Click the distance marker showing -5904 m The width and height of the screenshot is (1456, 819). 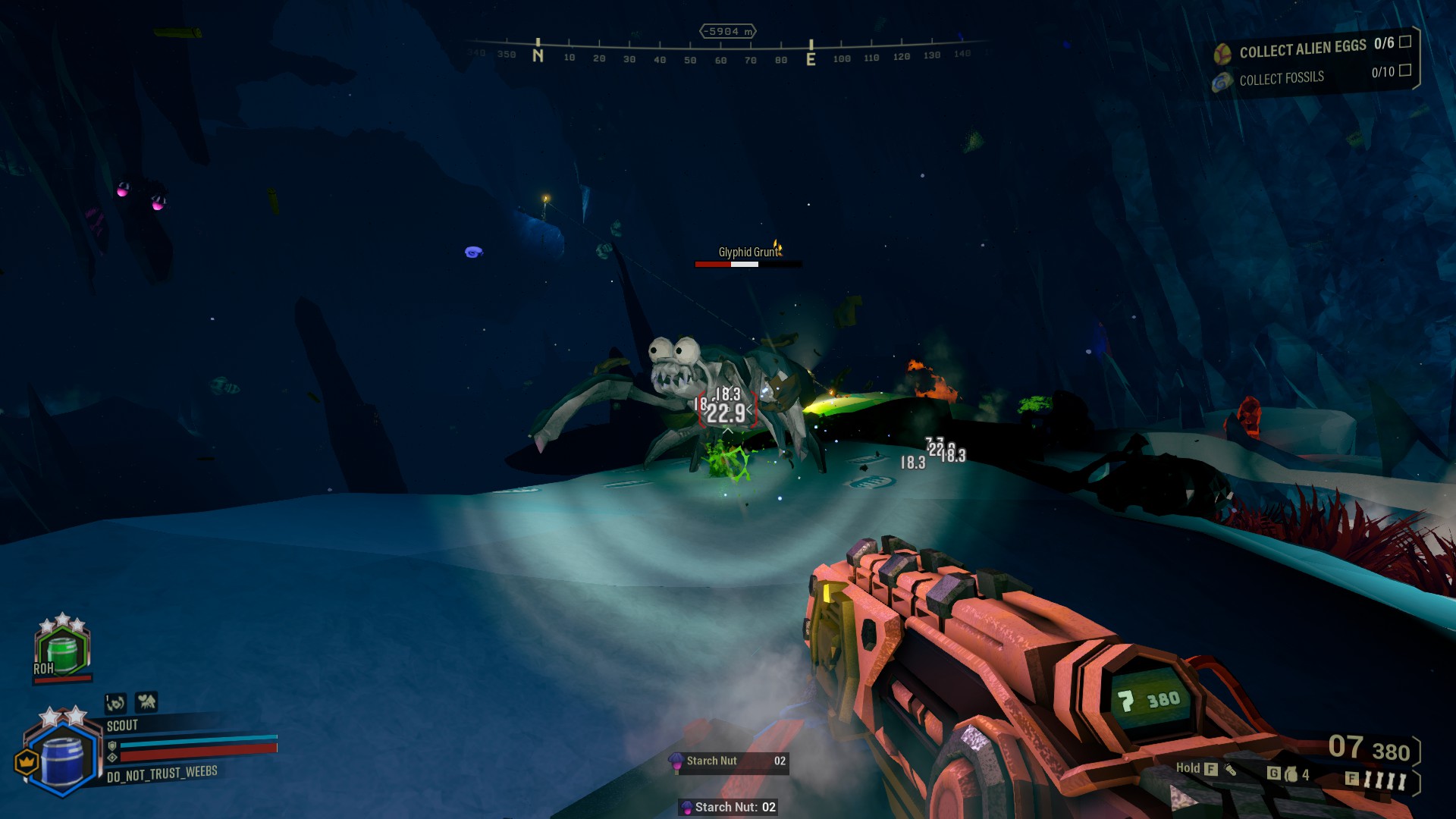(x=728, y=30)
